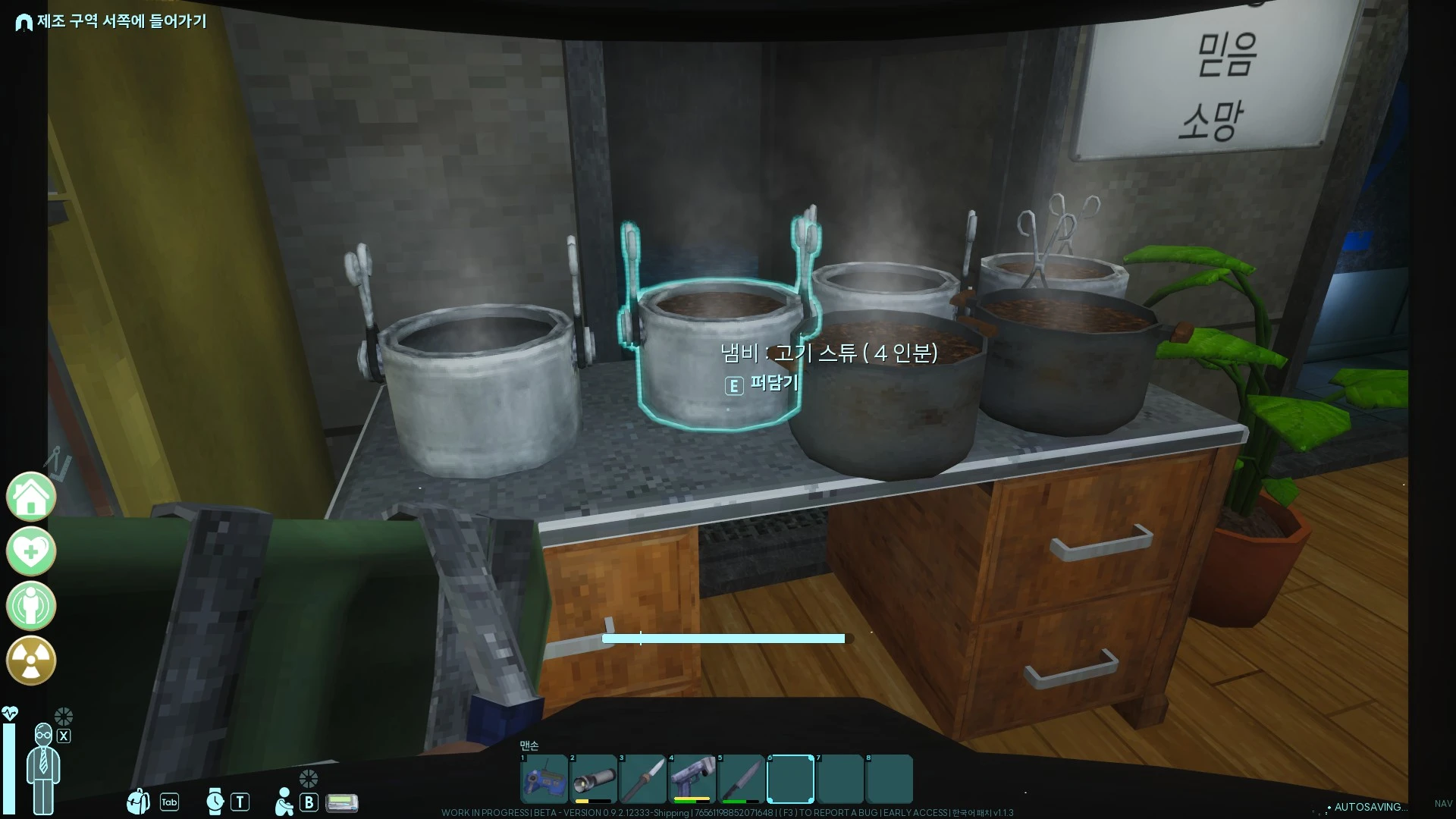
Task: Toggle the sitting person icon
Action: (x=284, y=802)
